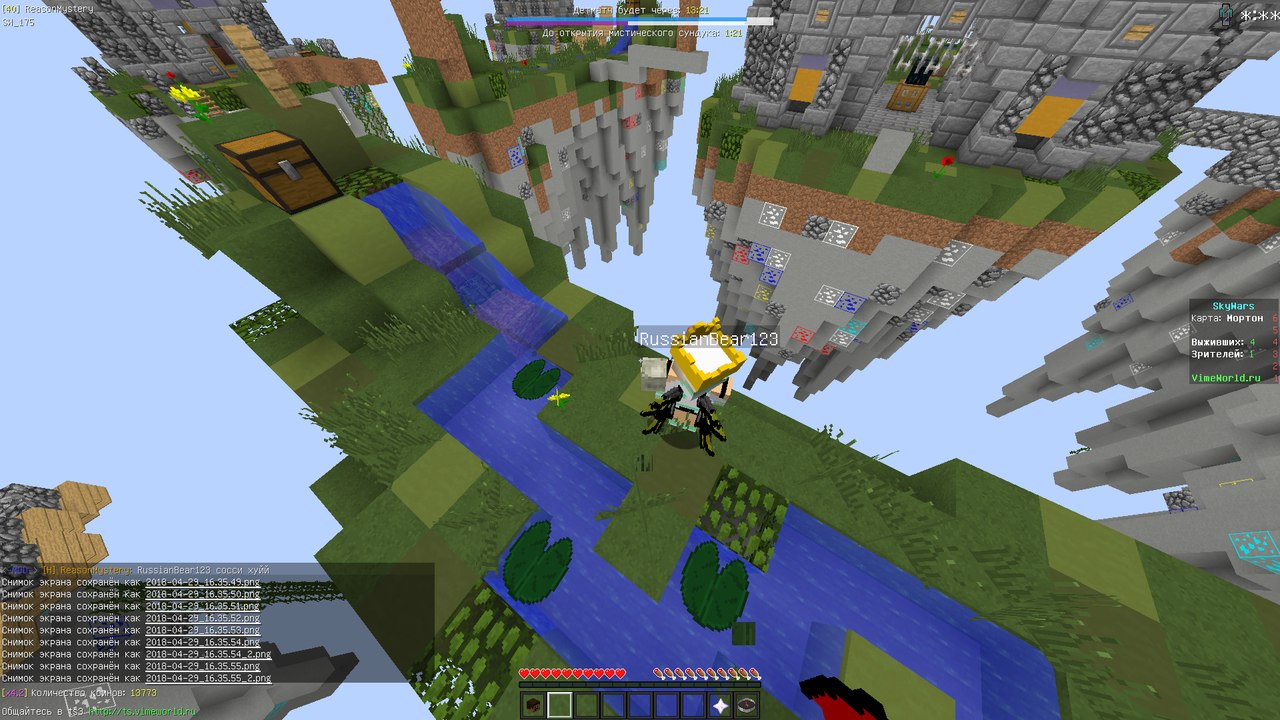Open screenshot link 2018-04-29_16.35.50.png
This screenshot has height=720, width=1280.
[x=202, y=594]
